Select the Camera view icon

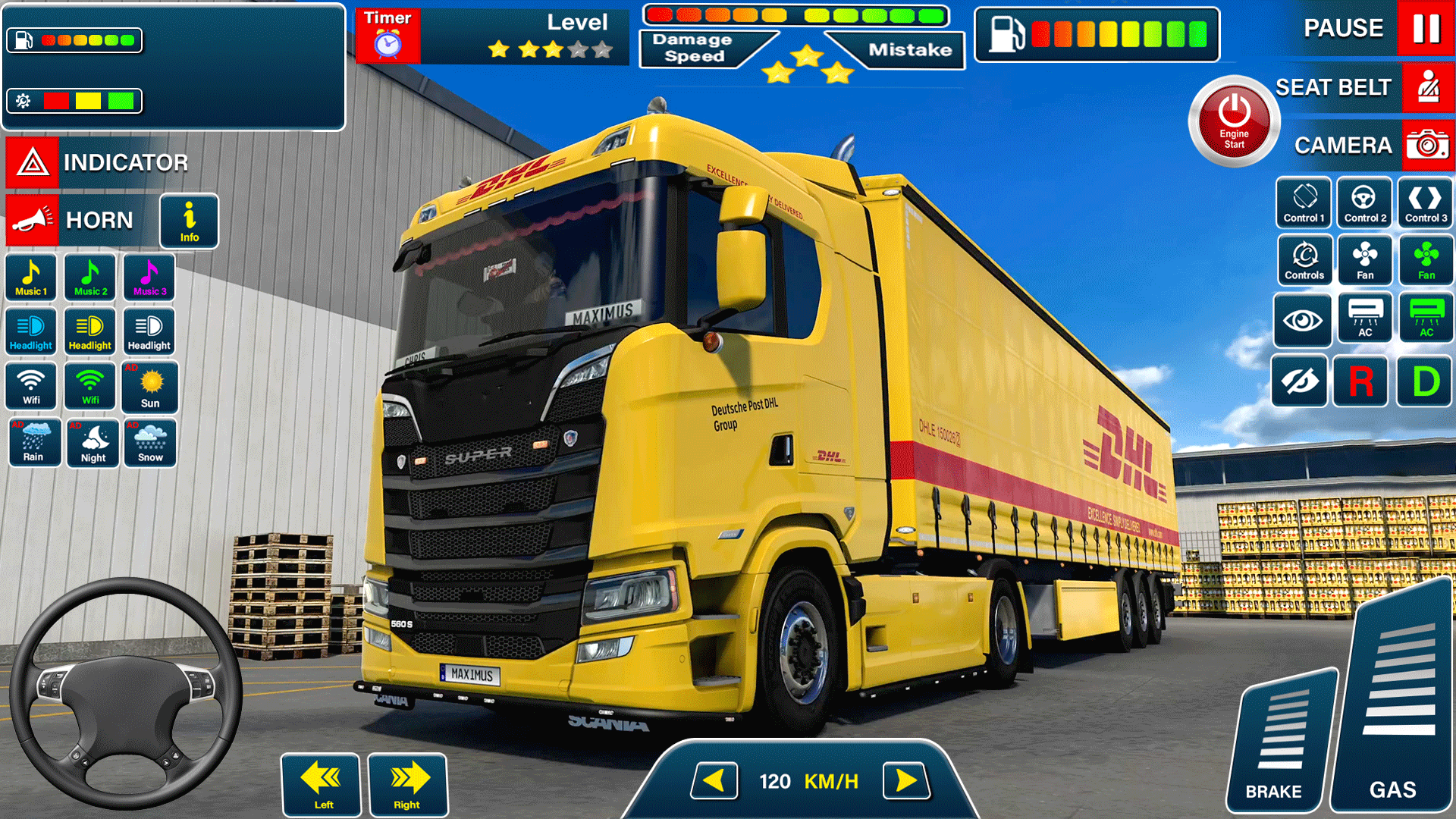click(1427, 145)
